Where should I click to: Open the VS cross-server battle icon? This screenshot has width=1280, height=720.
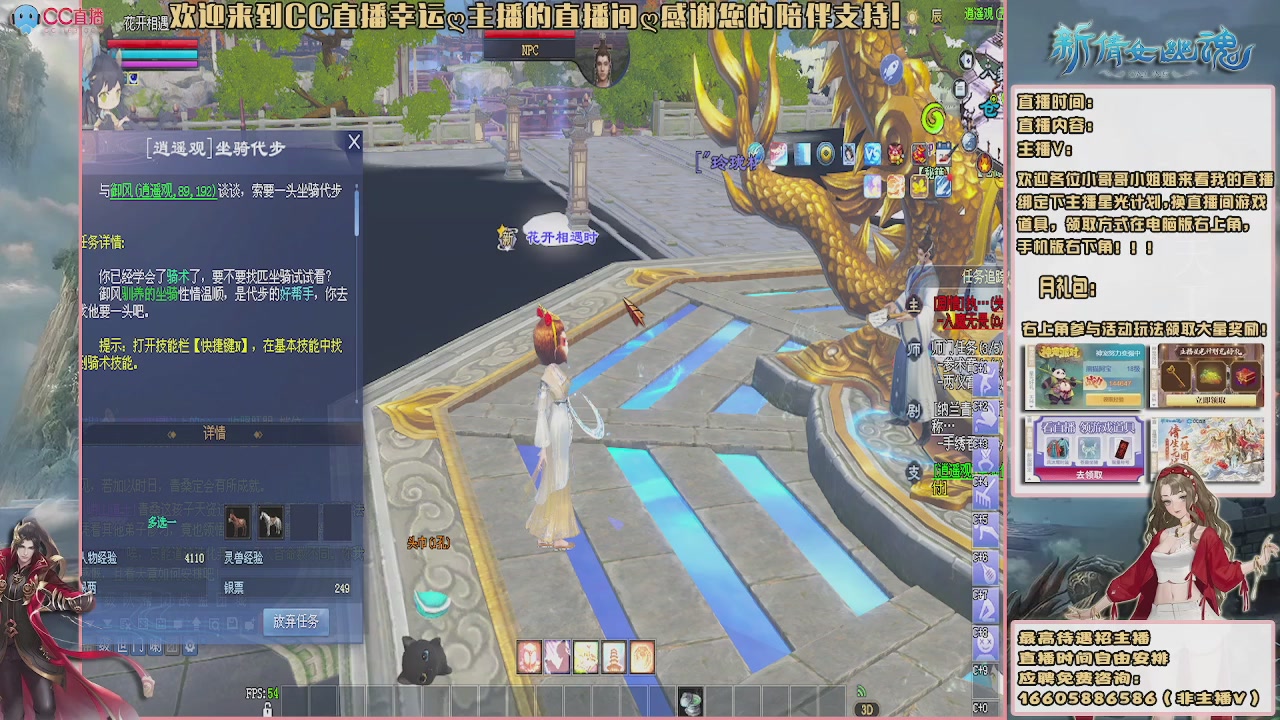pos(872,153)
